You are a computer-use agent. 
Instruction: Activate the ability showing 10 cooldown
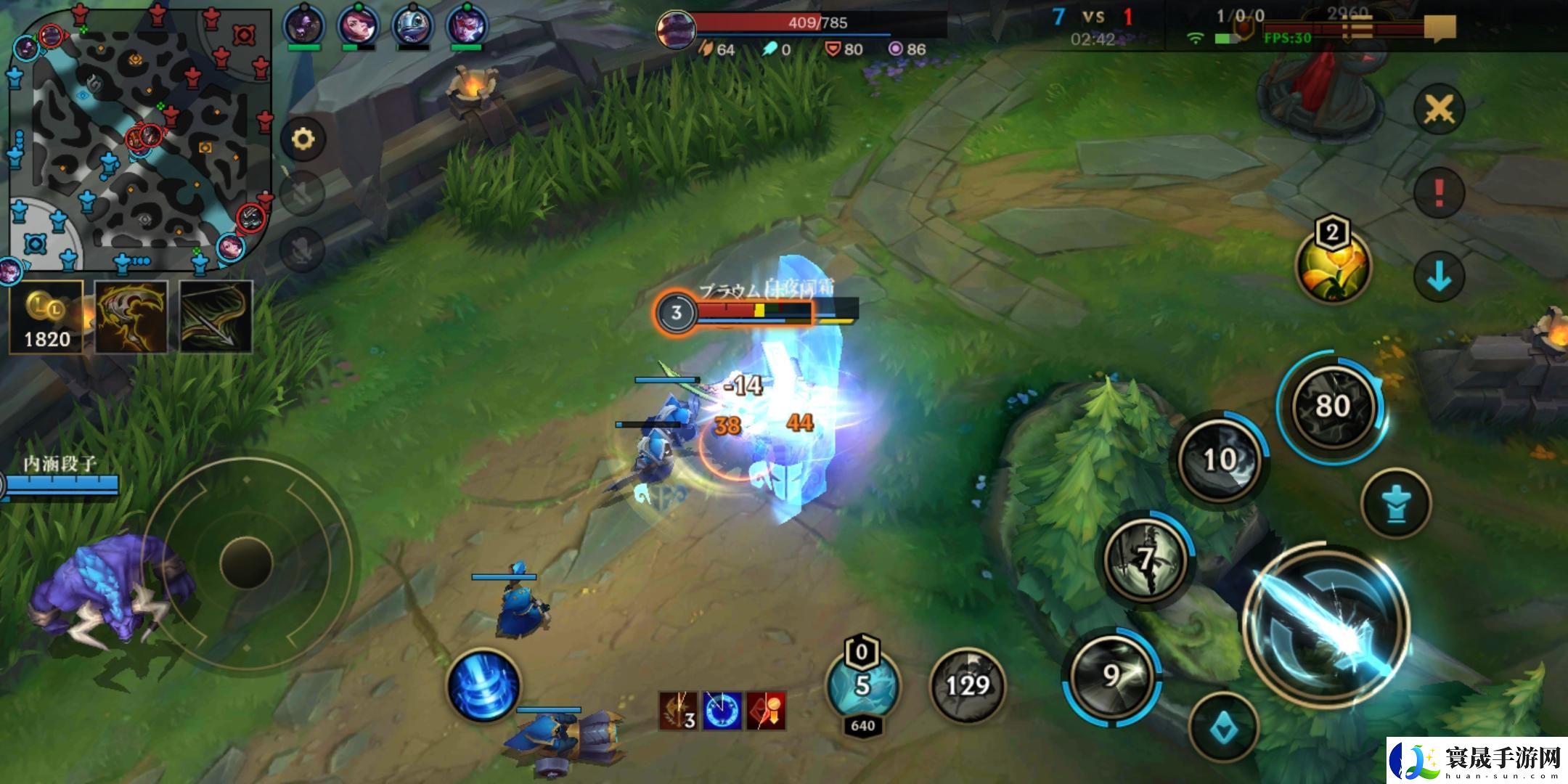pyautogui.click(x=1220, y=460)
